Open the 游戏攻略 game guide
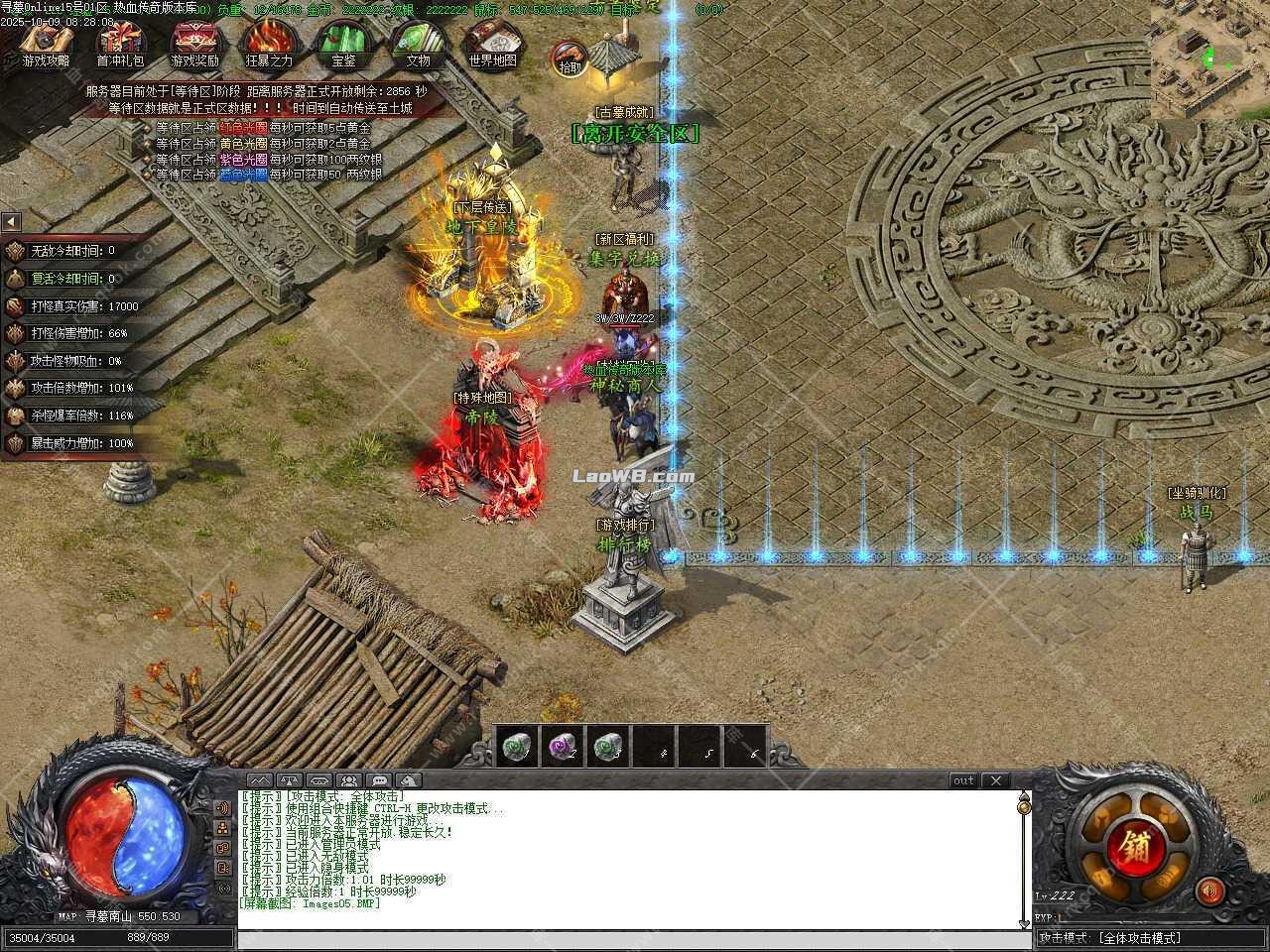The image size is (1270, 952). pyautogui.click(x=46, y=44)
